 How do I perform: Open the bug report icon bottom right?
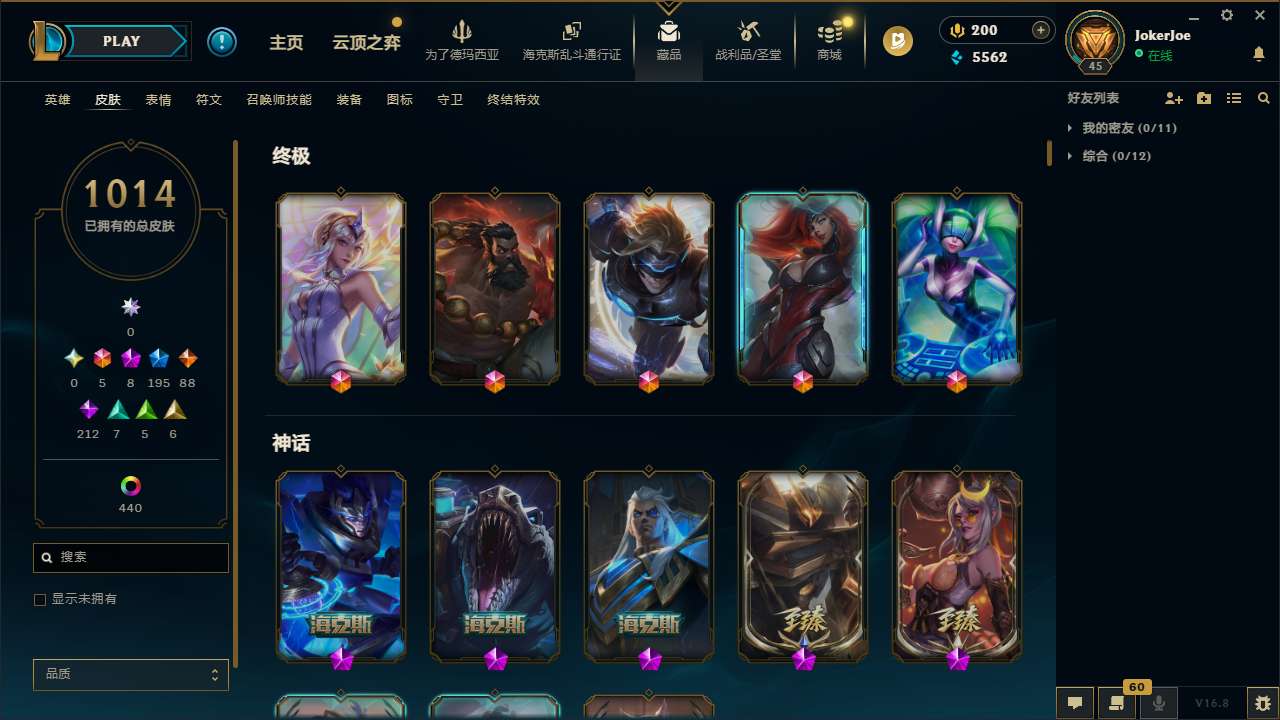(1259, 702)
